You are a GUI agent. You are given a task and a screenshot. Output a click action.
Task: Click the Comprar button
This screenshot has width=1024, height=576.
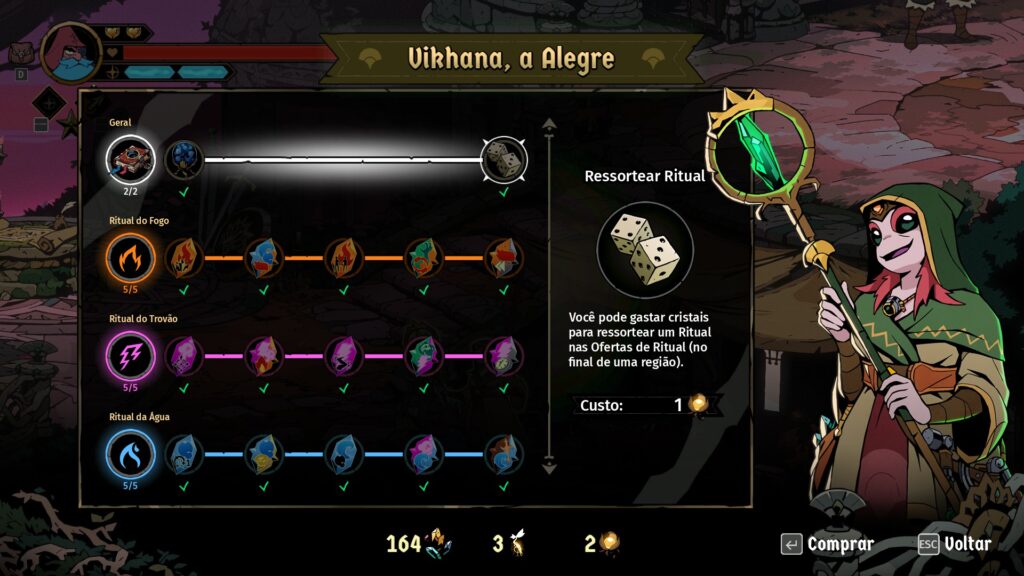(828, 544)
